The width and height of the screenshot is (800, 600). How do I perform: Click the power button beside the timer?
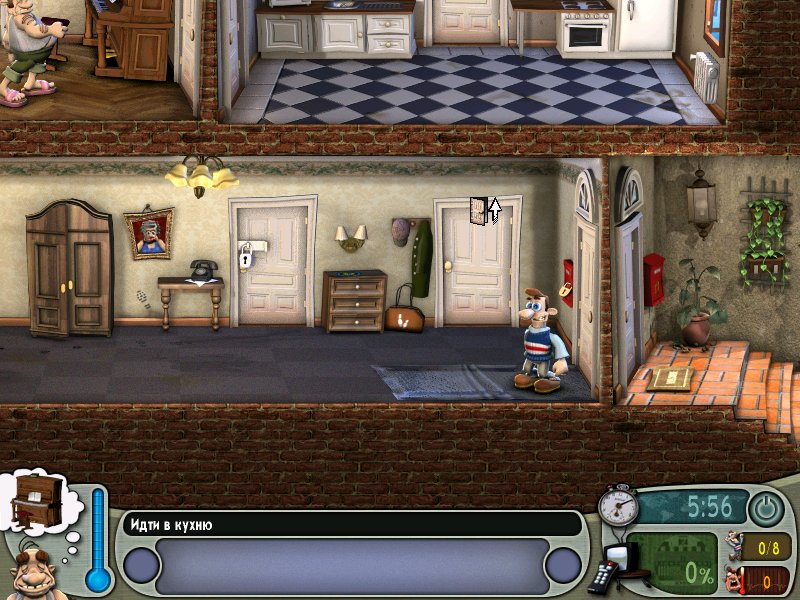coord(767,509)
